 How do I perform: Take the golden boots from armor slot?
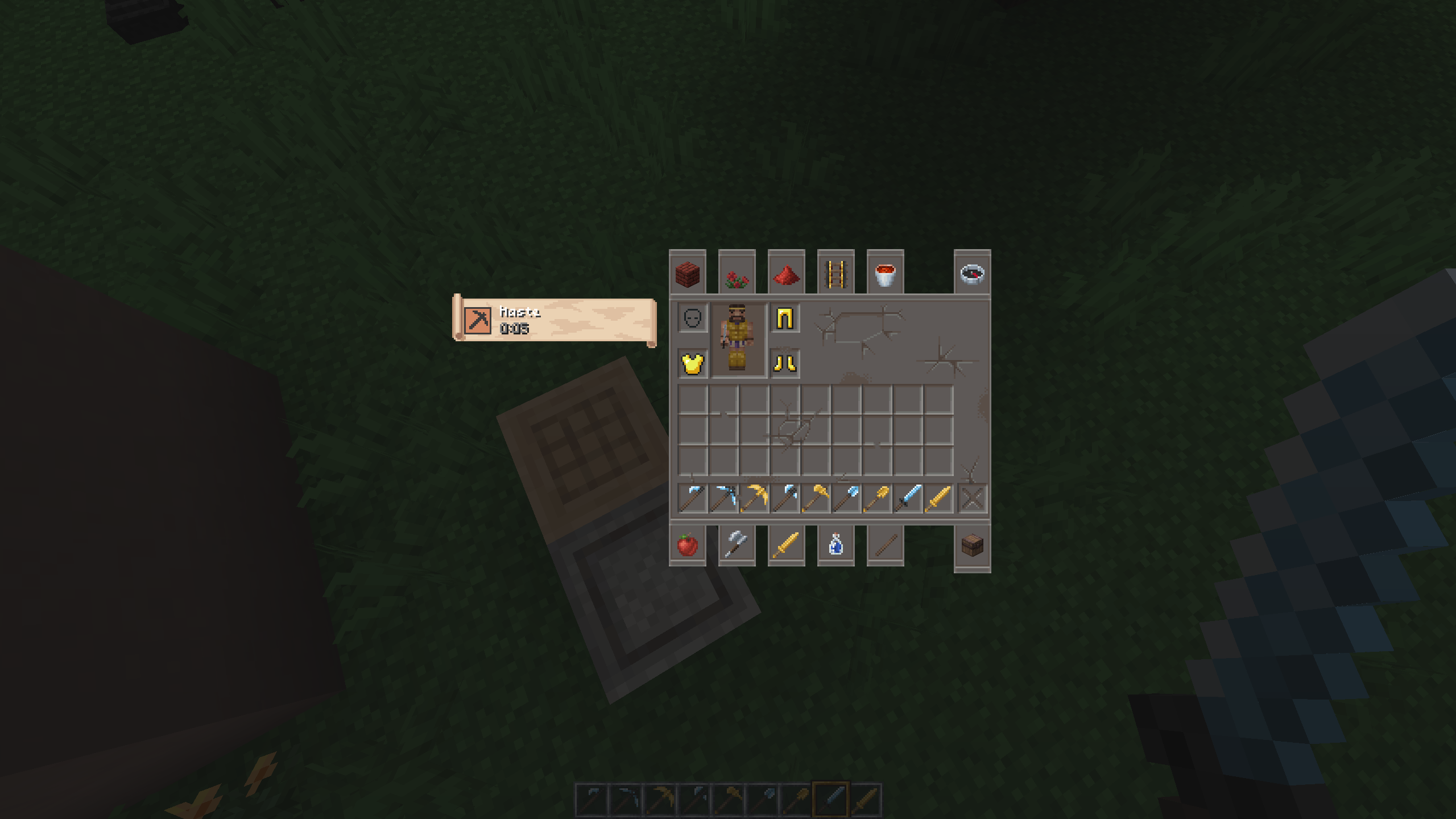click(x=785, y=363)
